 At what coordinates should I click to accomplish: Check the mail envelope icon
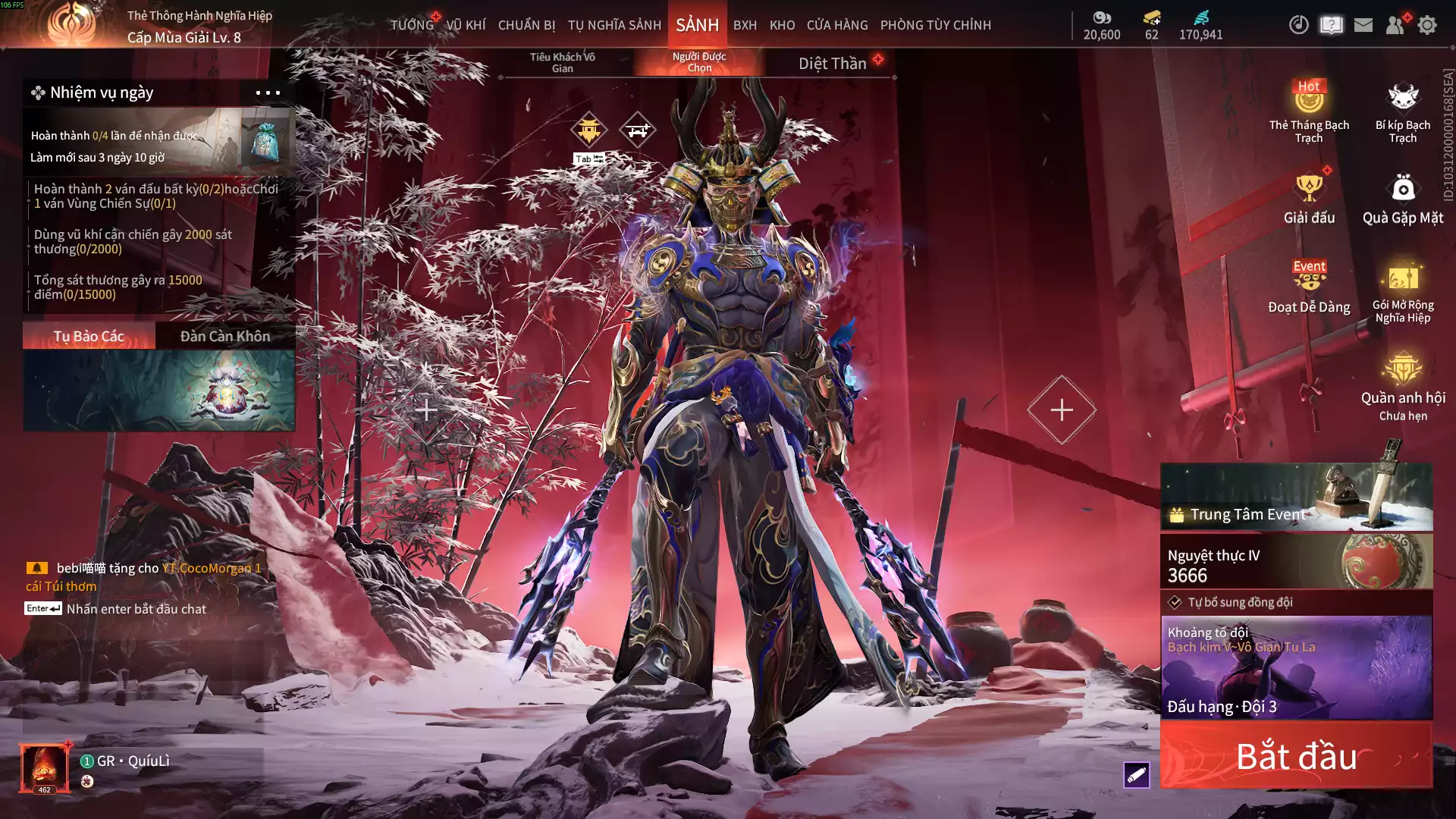1363,25
